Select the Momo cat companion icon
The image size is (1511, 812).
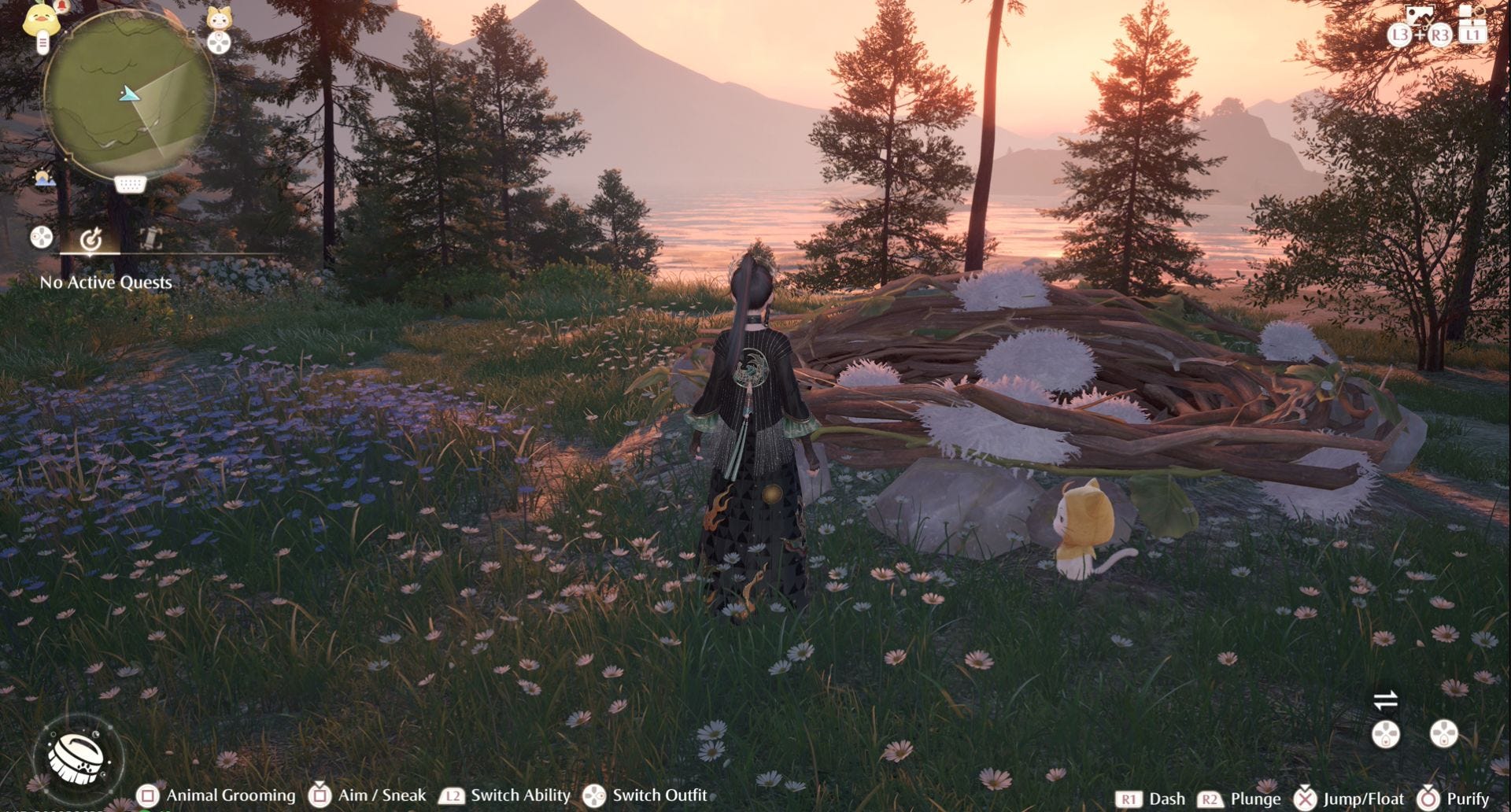(219, 18)
